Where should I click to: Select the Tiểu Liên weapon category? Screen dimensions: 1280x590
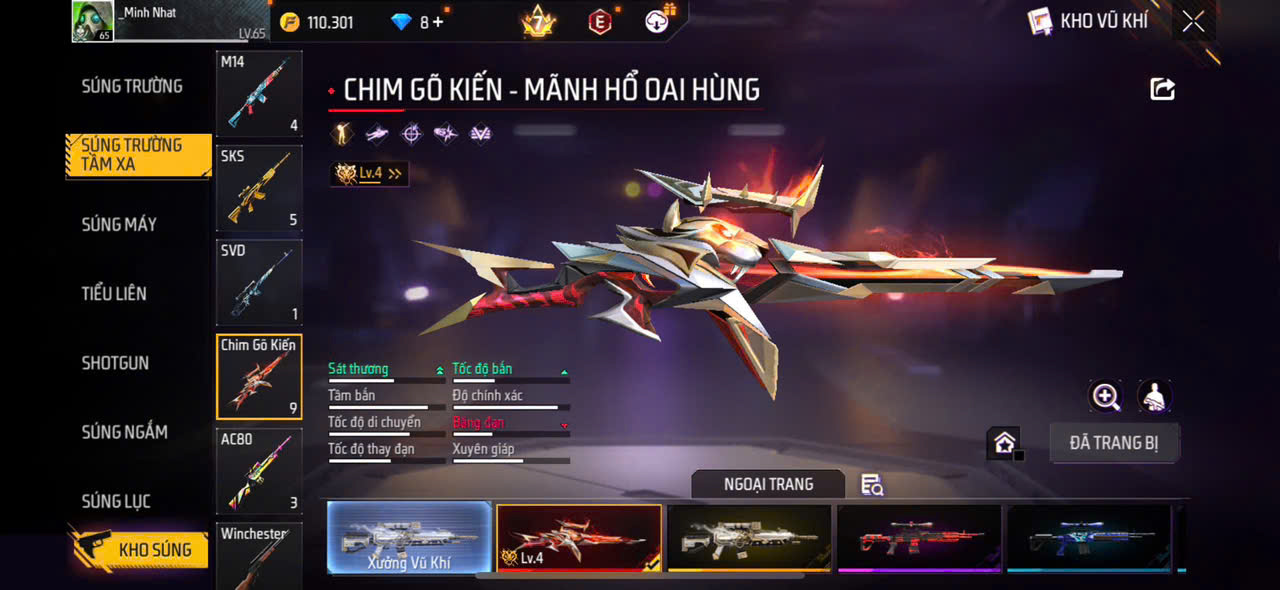[114, 294]
